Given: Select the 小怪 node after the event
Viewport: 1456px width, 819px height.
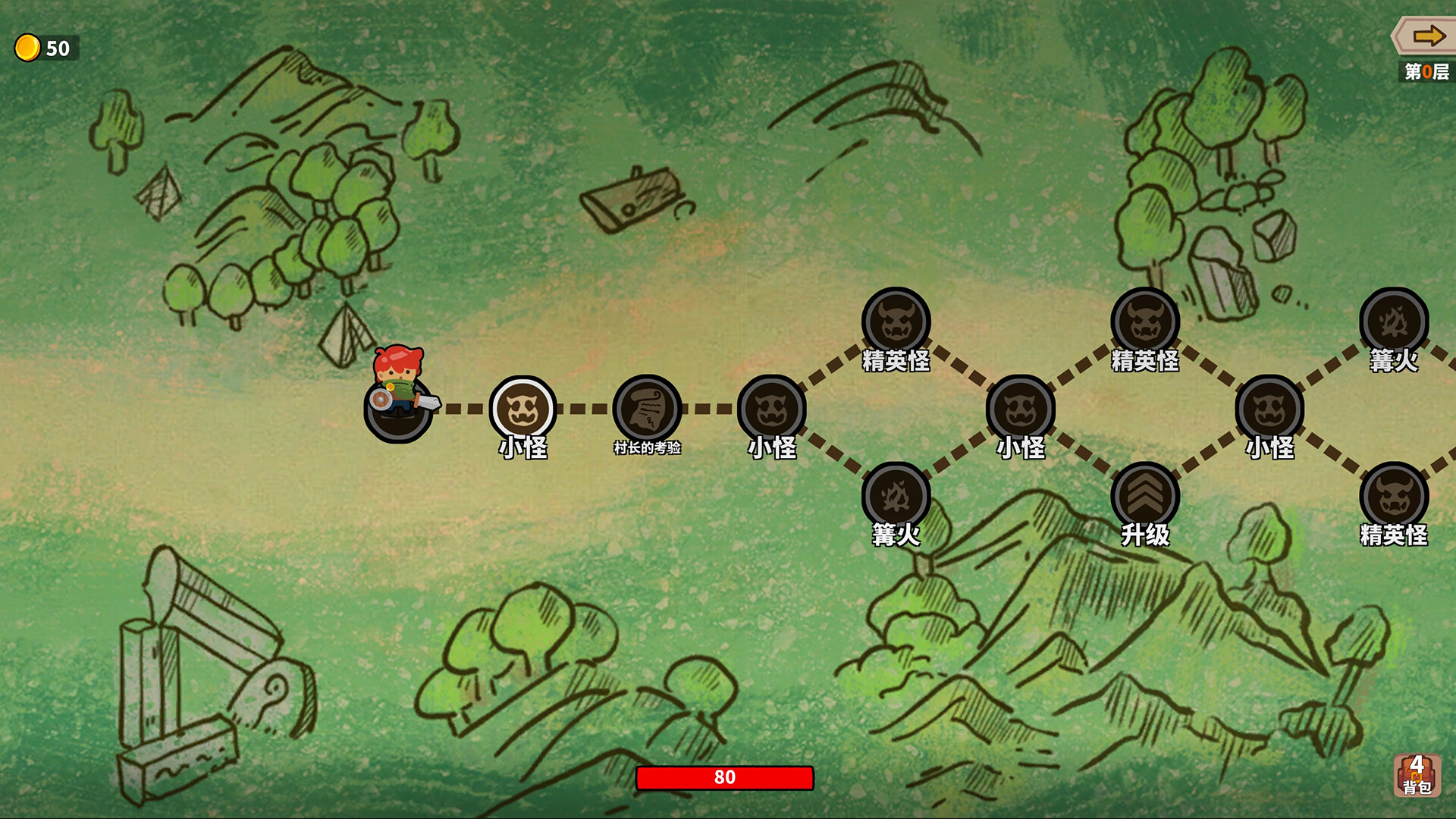Looking at the screenshot, I should (x=775, y=409).
